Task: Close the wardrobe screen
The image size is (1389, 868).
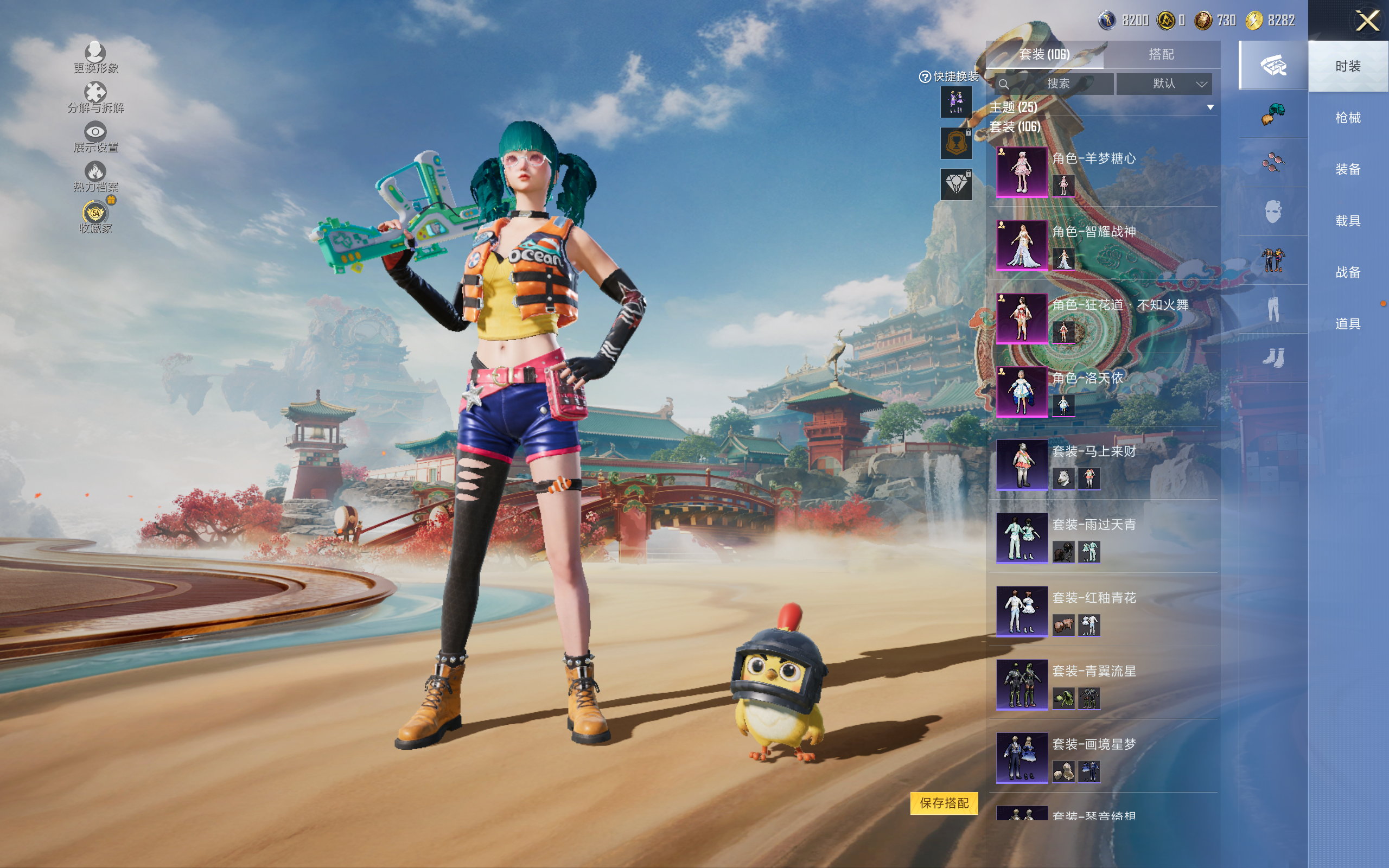Action: [1367, 21]
